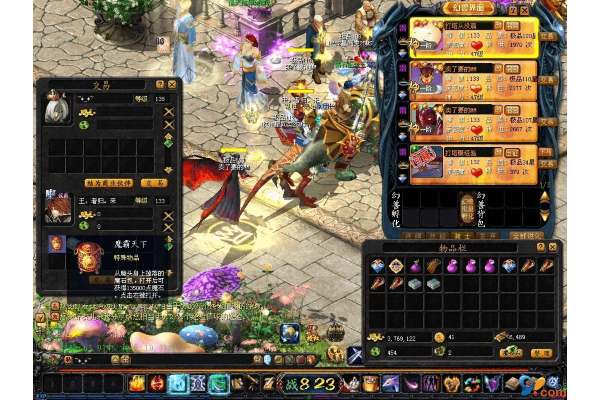The width and height of the screenshot is (600, 400).
Task: Select the blue diamond in the first inventory slot
Action: click(378, 266)
